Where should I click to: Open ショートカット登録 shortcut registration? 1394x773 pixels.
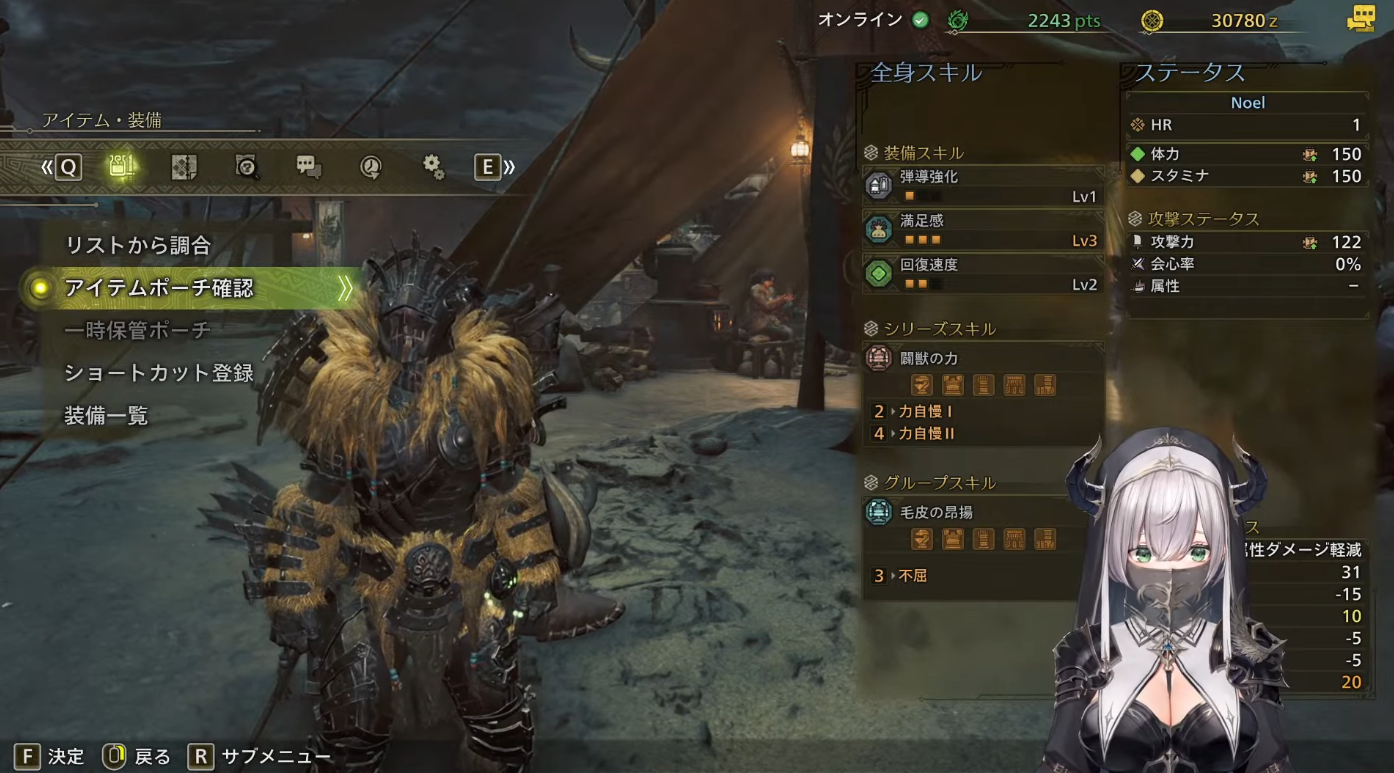click(159, 373)
